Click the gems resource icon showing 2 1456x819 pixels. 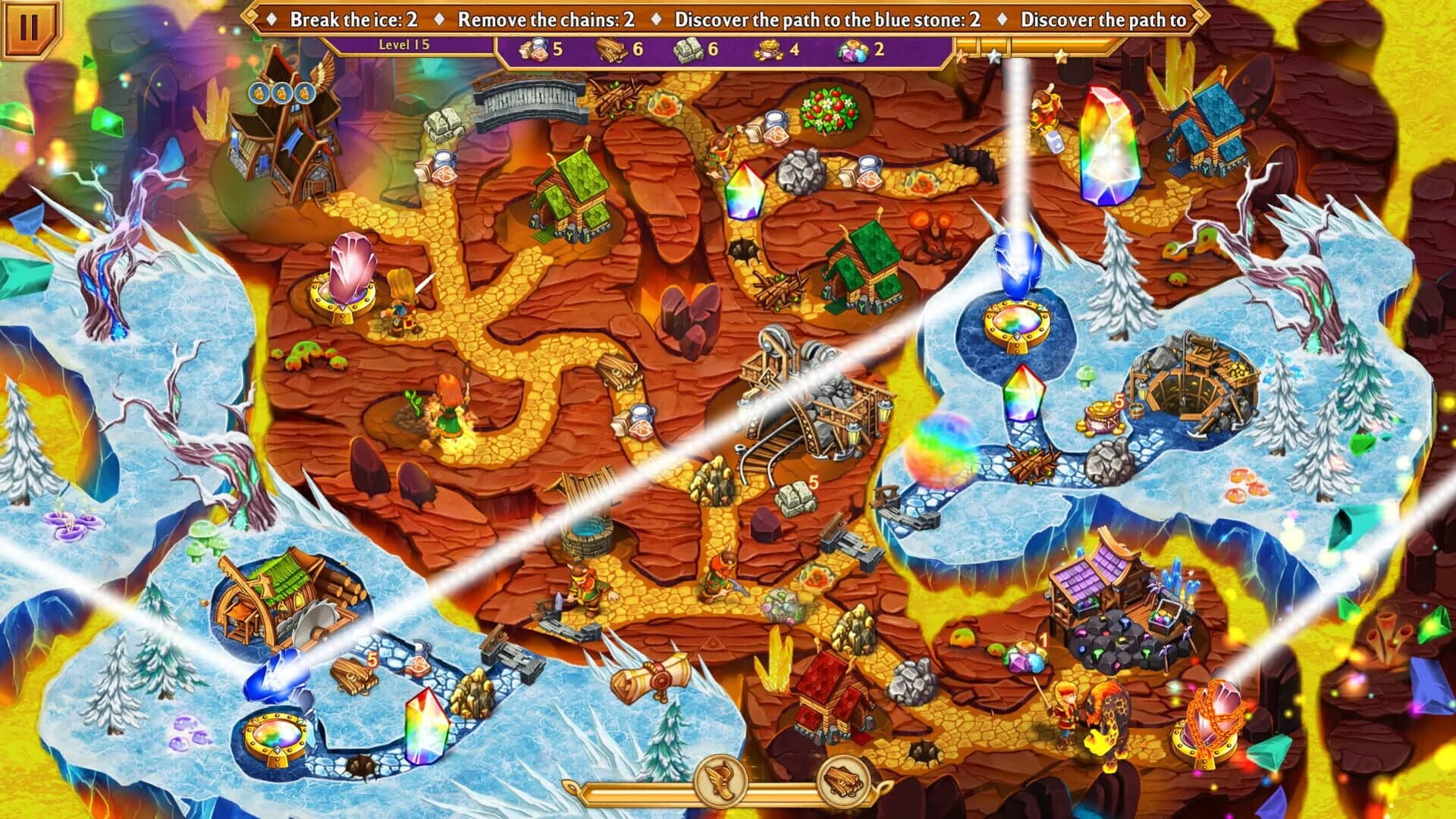(852, 53)
